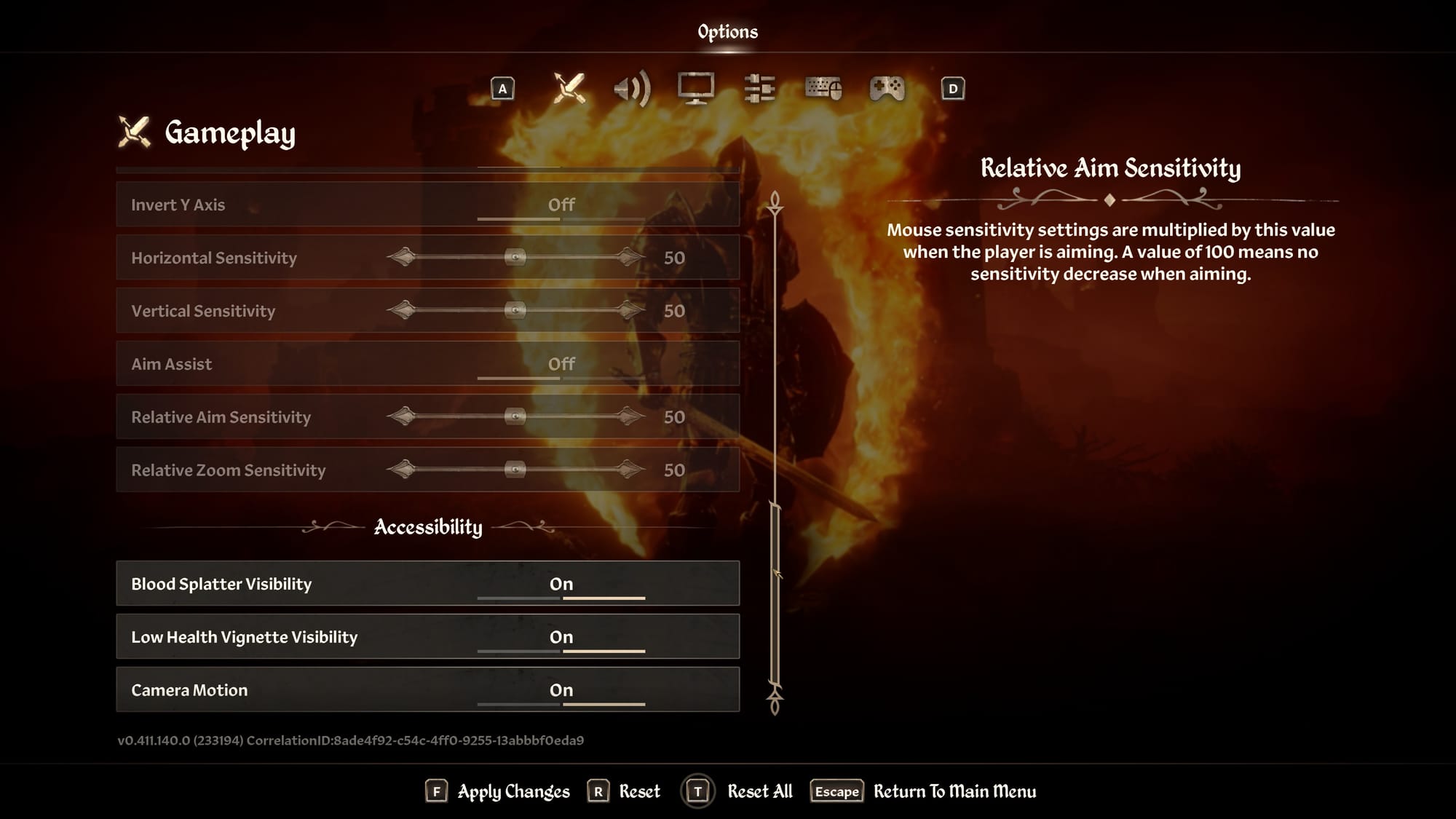Select Return To Main Menu

[x=954, y=791]
